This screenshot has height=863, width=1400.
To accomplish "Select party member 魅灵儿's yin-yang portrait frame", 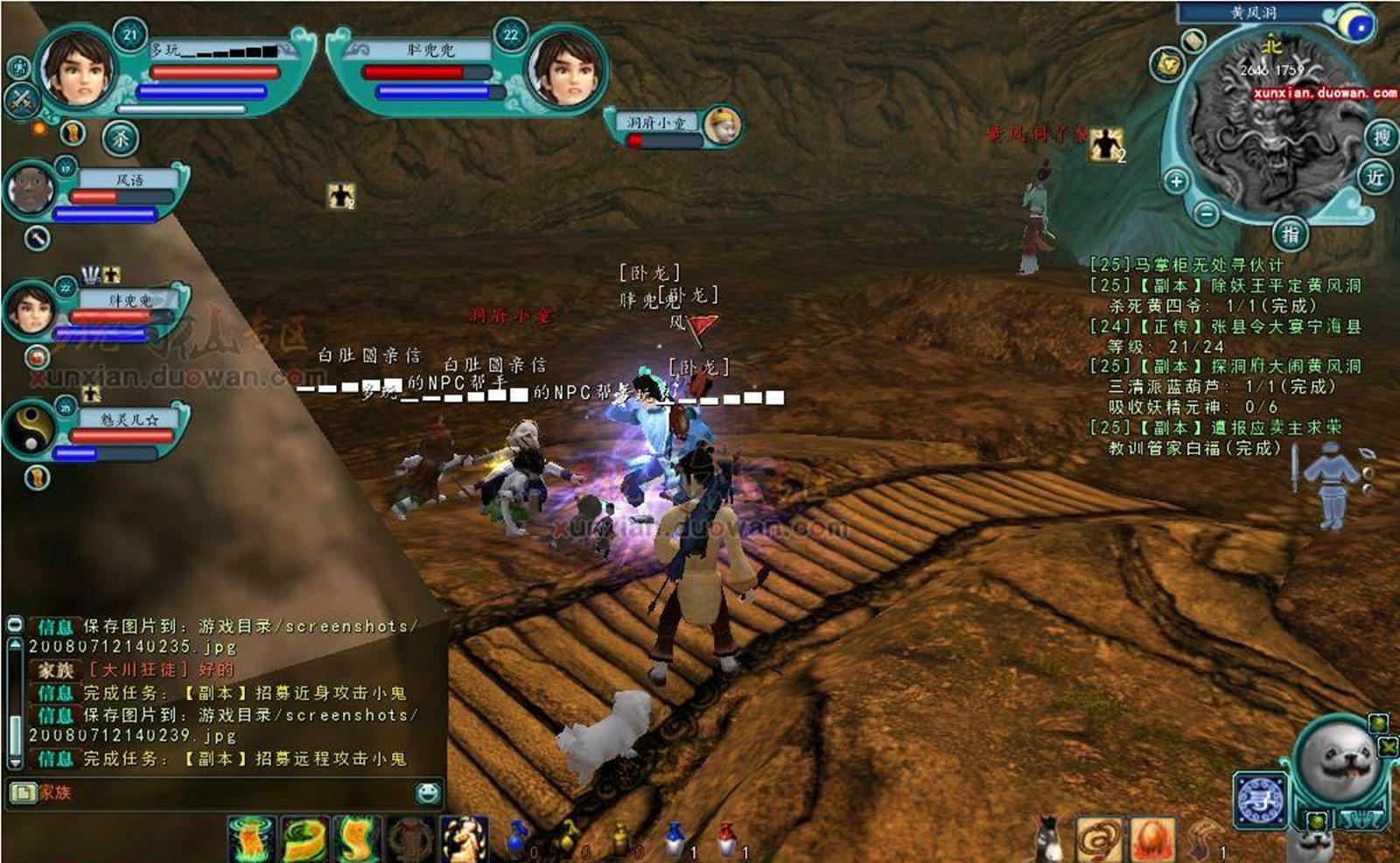I will tap(31, 431).
